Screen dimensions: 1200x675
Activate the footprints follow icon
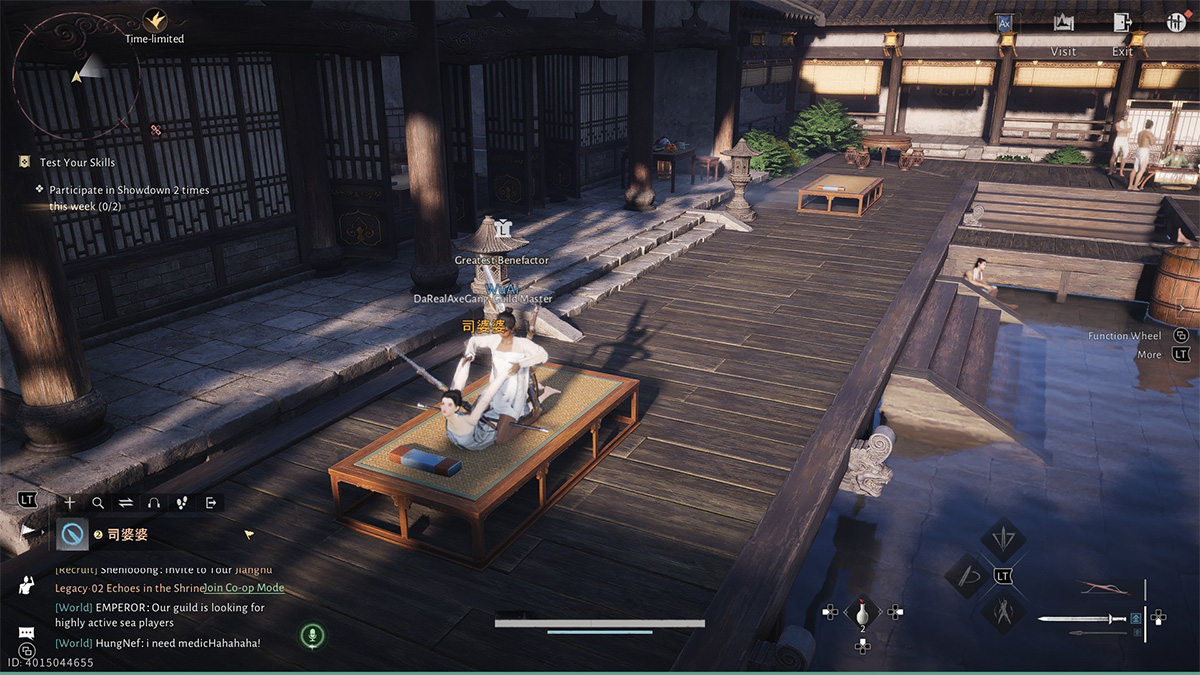pos(182,502)
